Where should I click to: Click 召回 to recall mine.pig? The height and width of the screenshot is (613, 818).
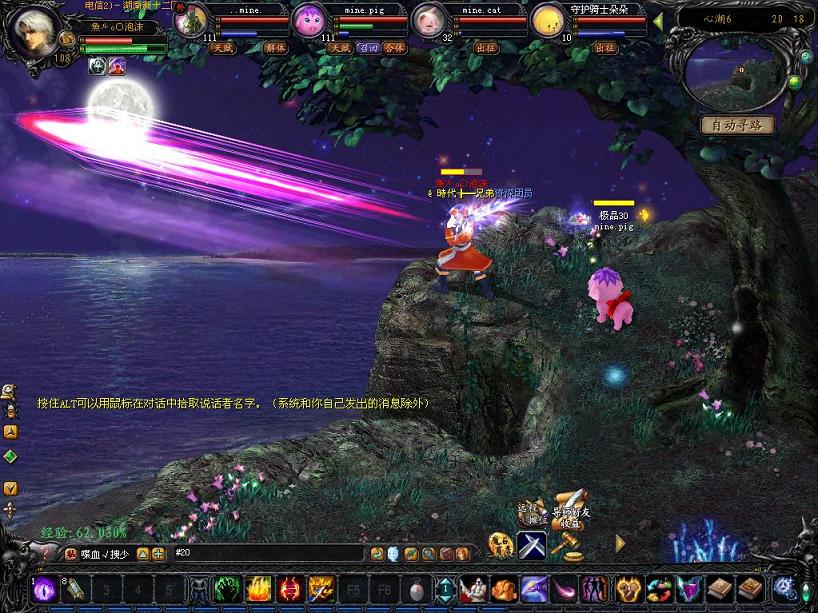coord(367,47)
